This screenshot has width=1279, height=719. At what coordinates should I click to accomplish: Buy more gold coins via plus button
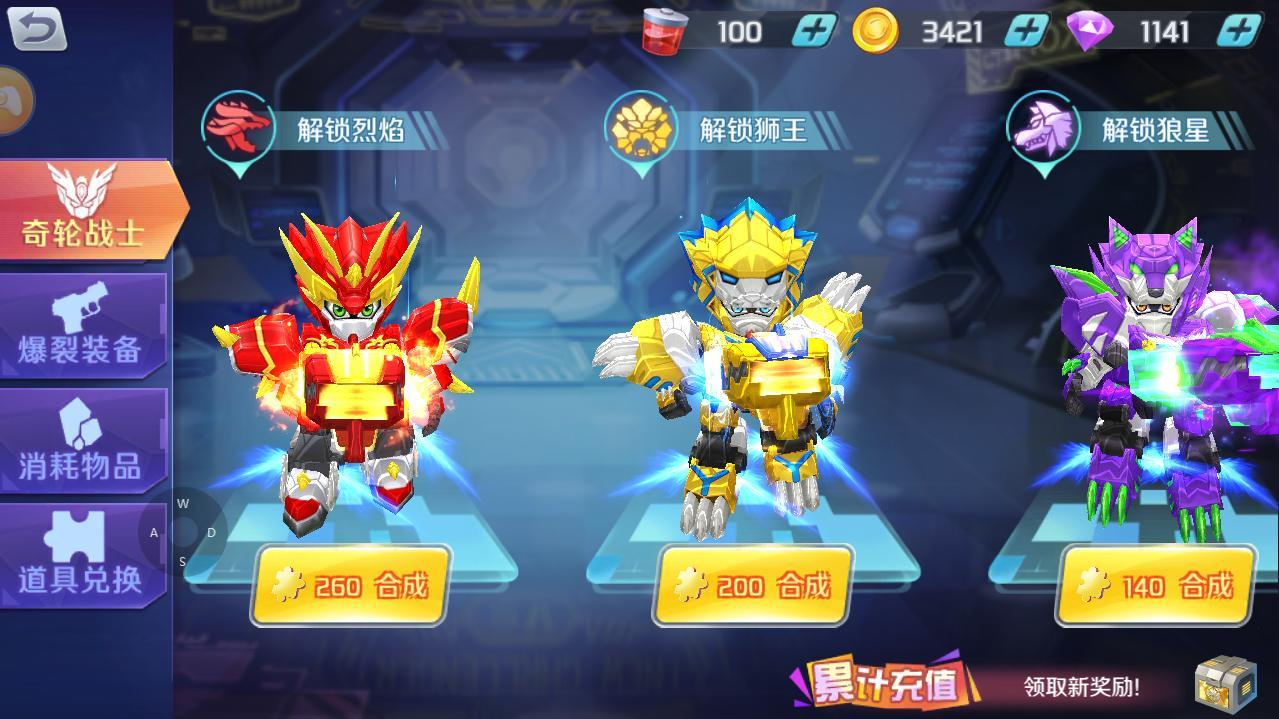click(x=1027, y=31)
